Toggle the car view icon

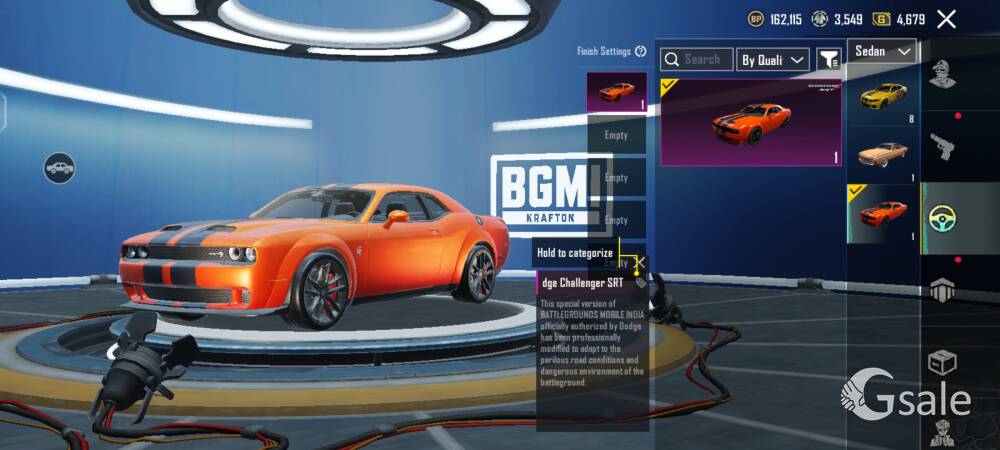point(60,167)
